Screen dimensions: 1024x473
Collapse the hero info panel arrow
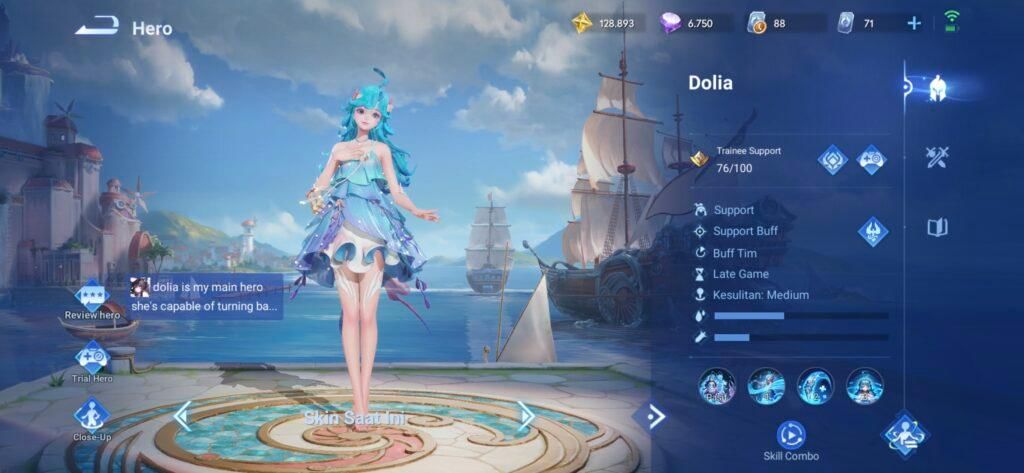coord(654,416)
